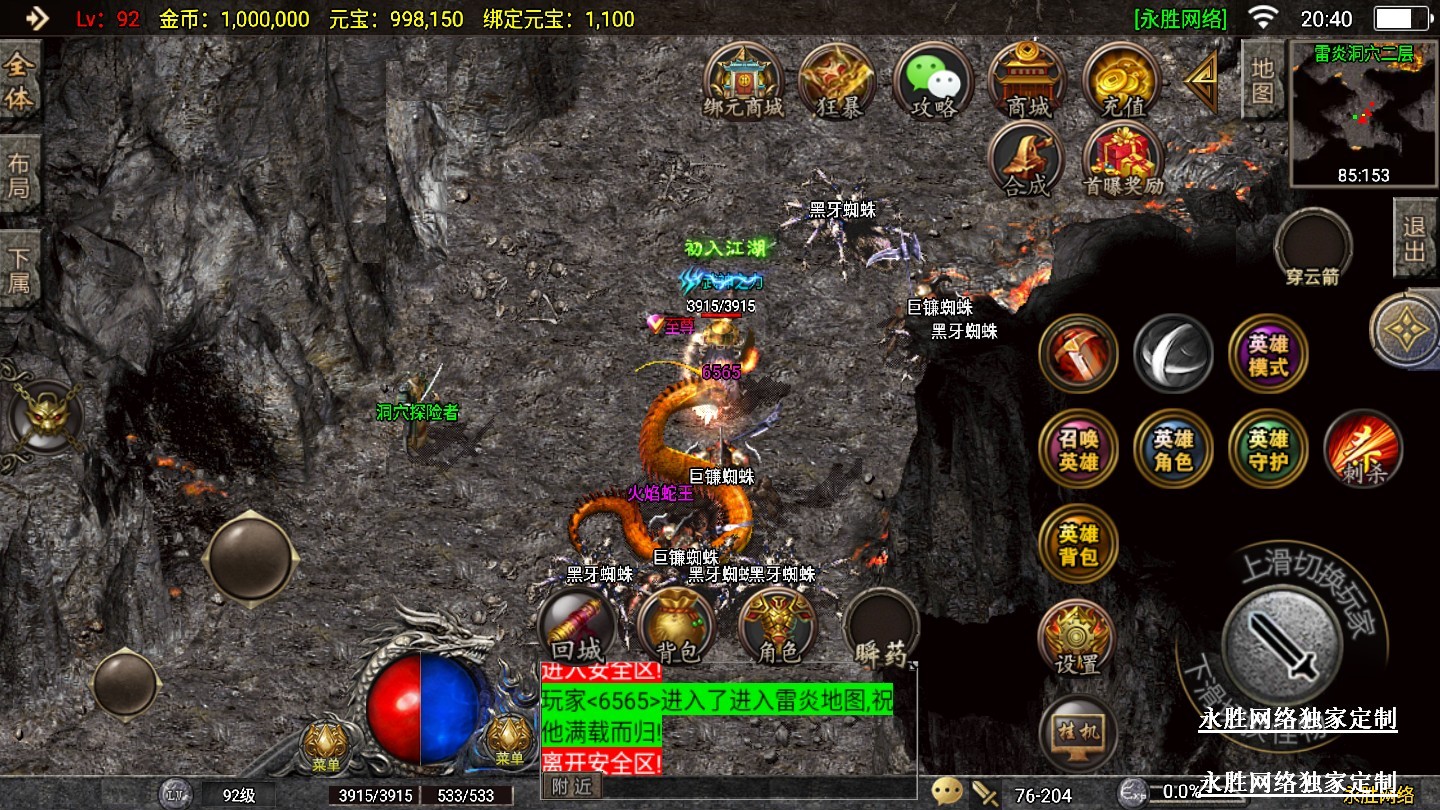Open the 商城 store
The image size is (1440, 810).
pyautogui.click(x=1028, y=80)
